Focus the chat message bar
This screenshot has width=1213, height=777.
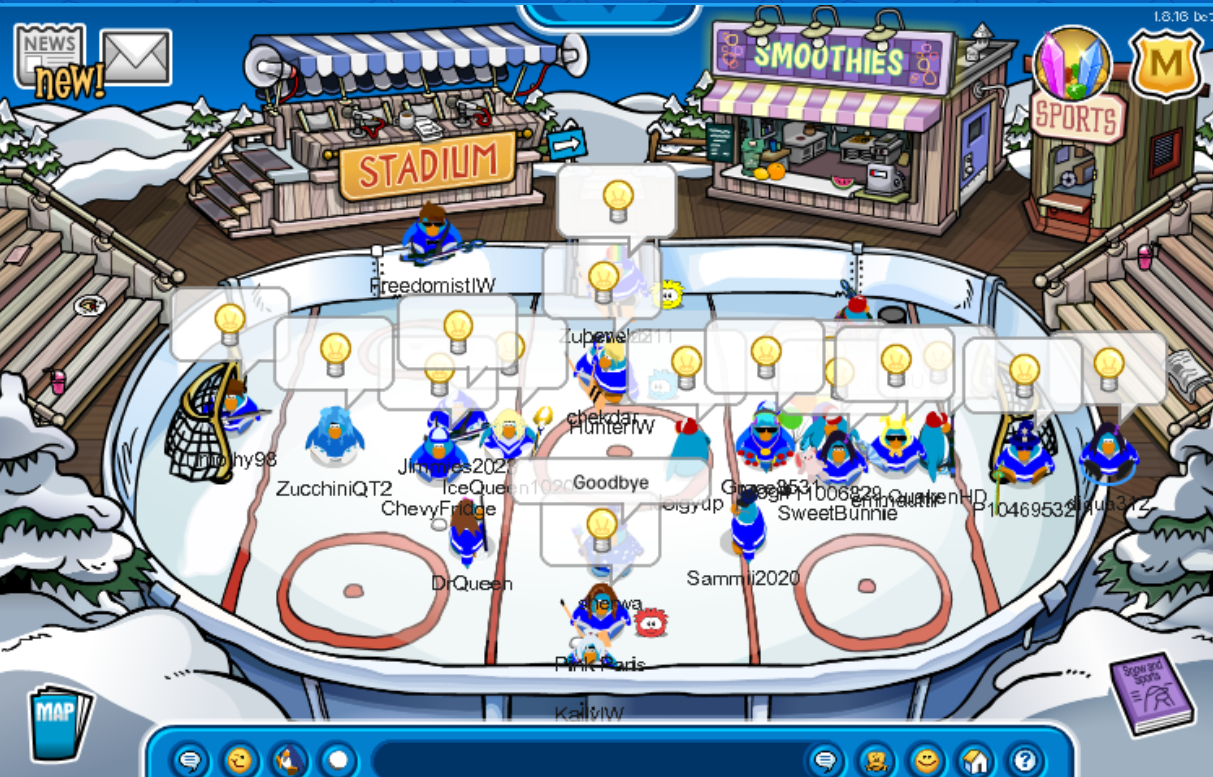tap(590, 761)
